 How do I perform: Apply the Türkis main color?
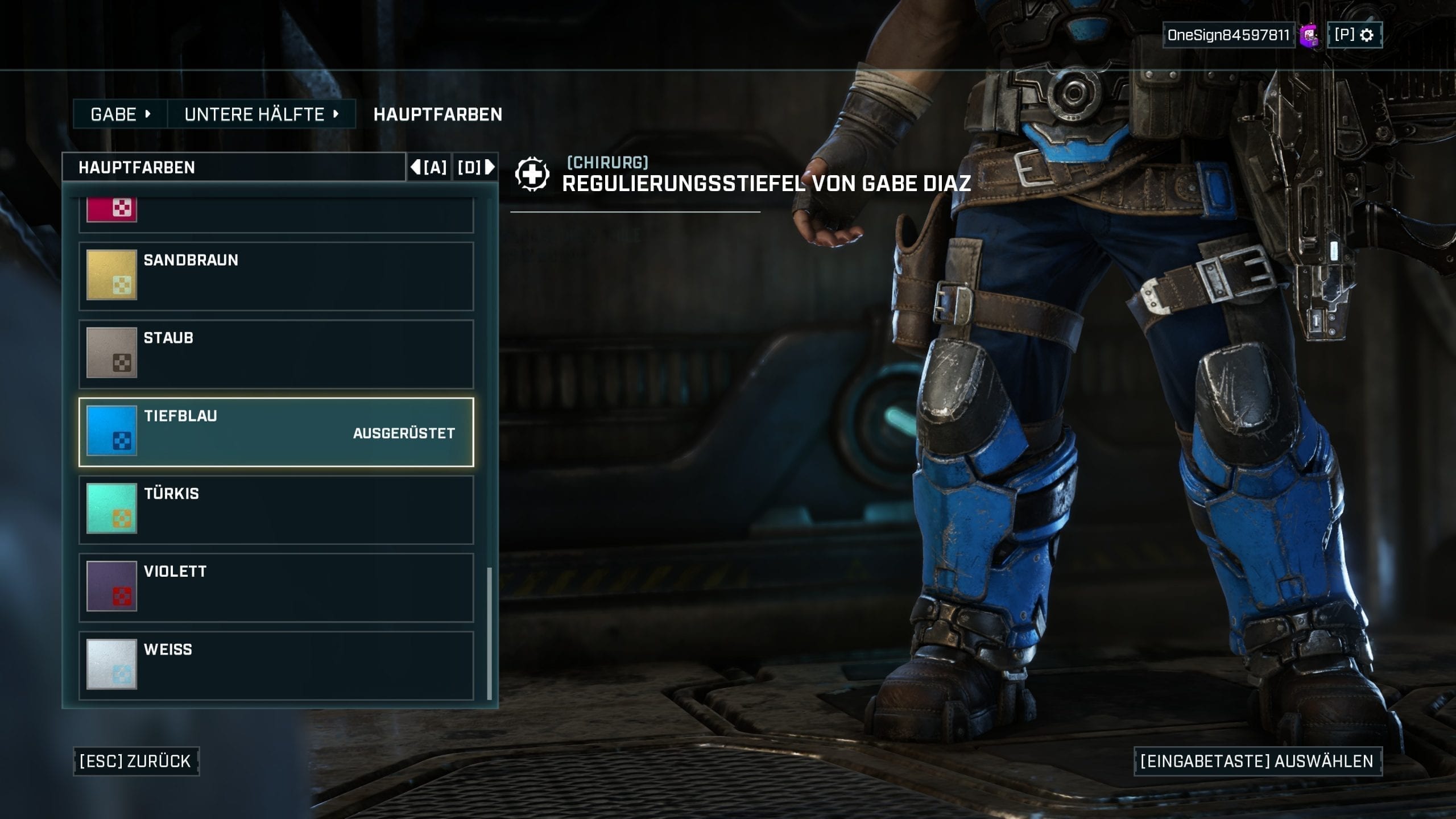276,510
